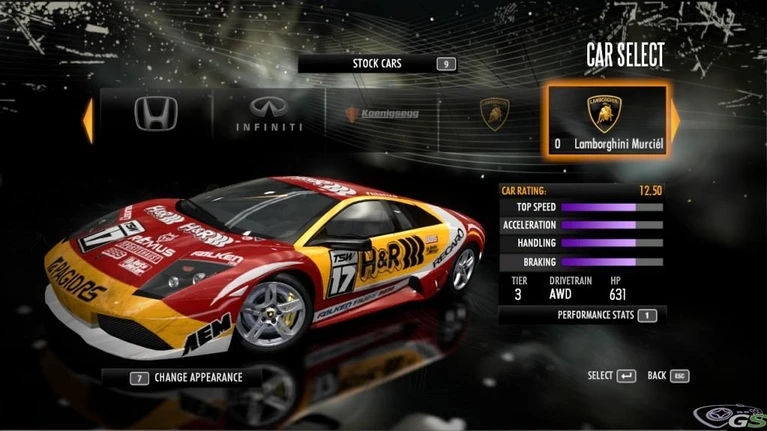Image resolution: width=767 pixels, height=431 pixels.
Task: Click the left arrow of the car carousel
Action: 88,119
